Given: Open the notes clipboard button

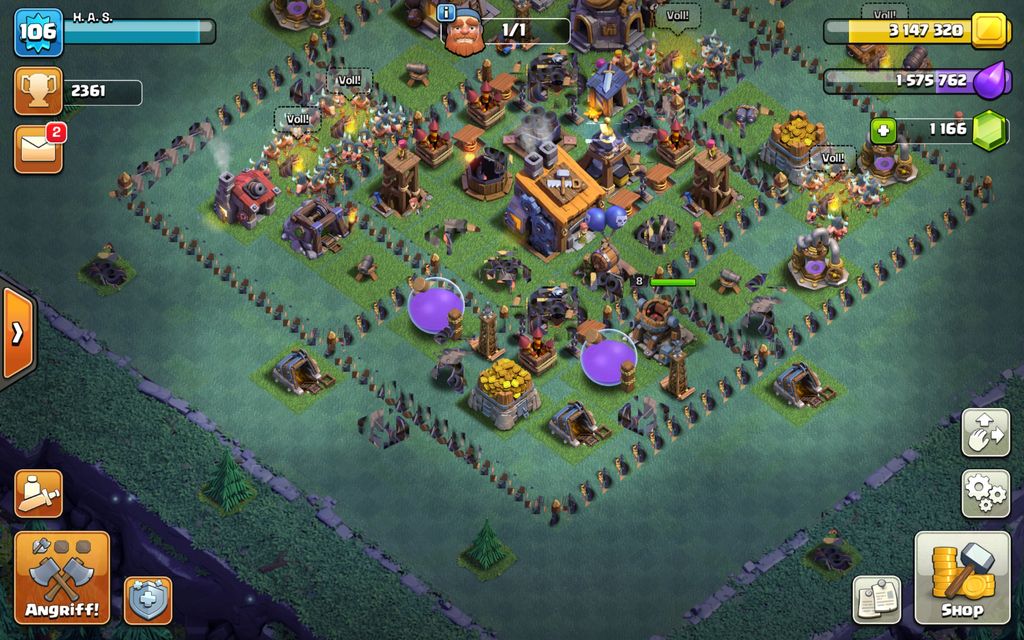Looking at the screenshot, I should [876, 599].
